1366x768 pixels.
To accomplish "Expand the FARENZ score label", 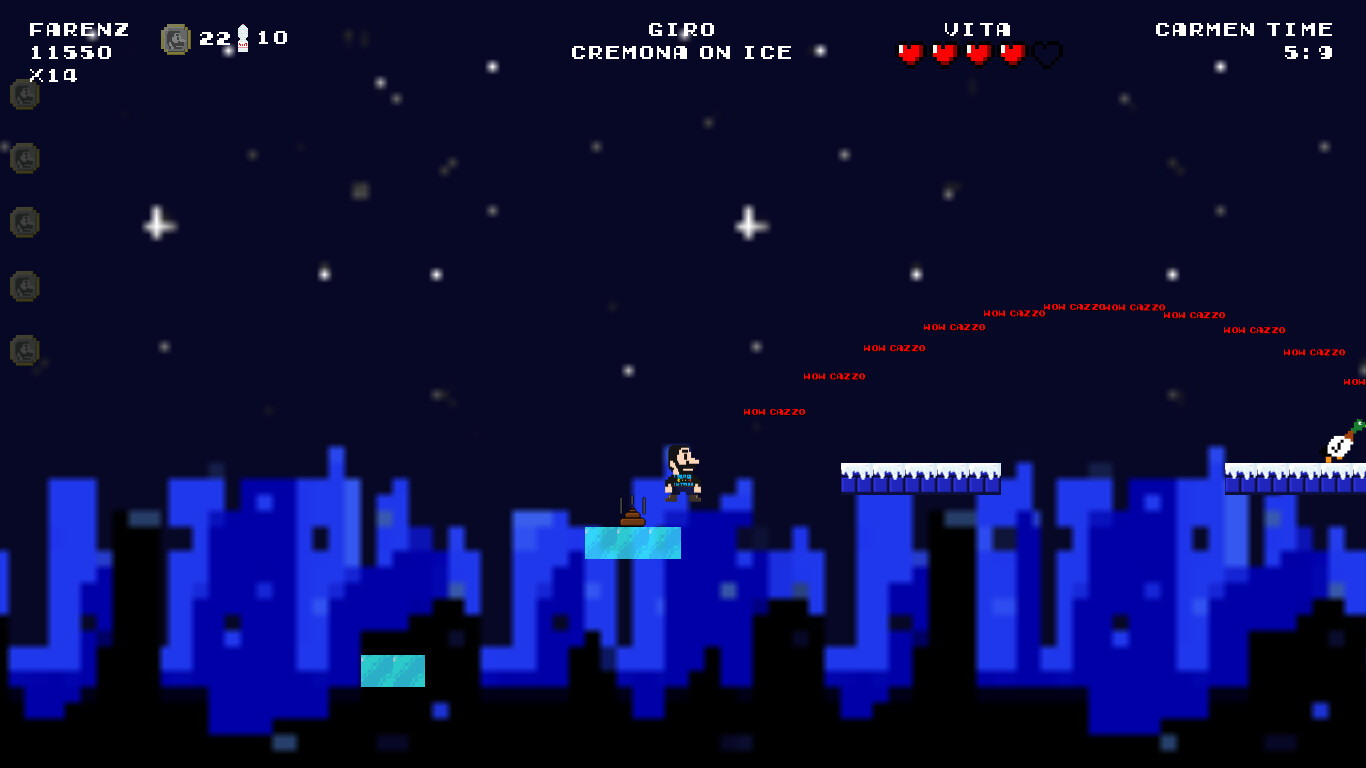I will (80, 29).
